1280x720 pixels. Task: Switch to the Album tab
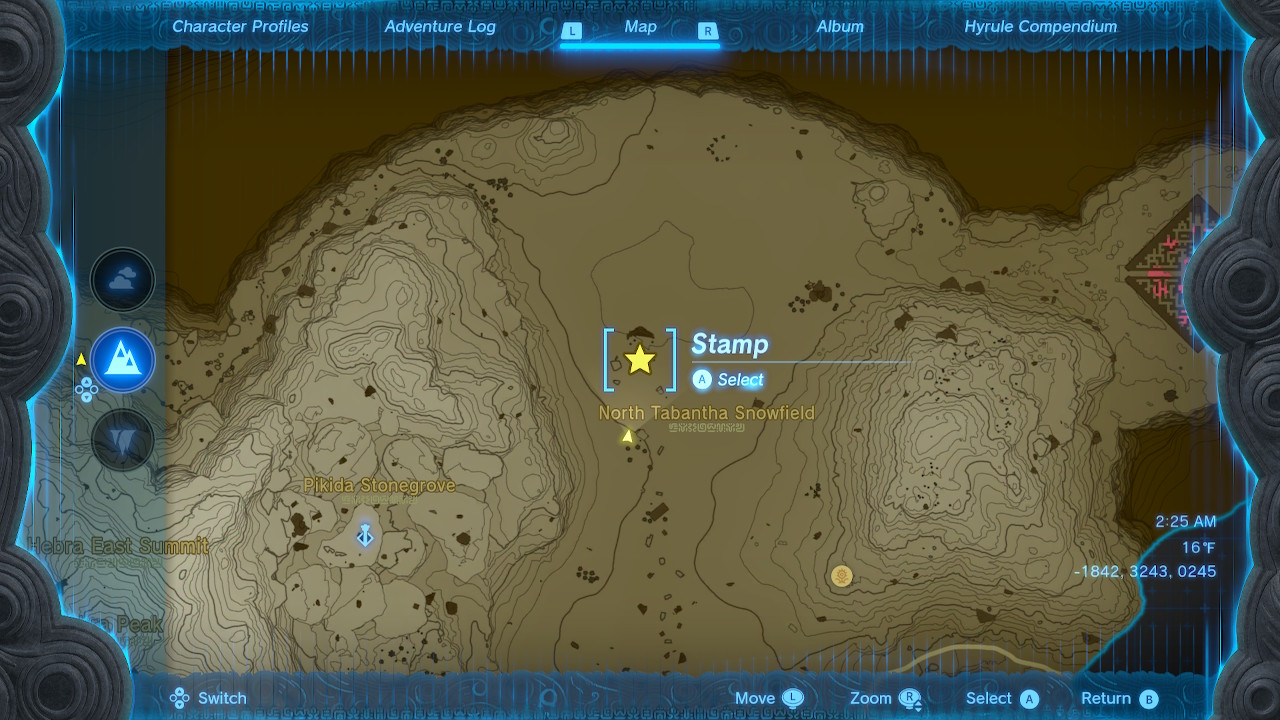[x=839, y=26]
